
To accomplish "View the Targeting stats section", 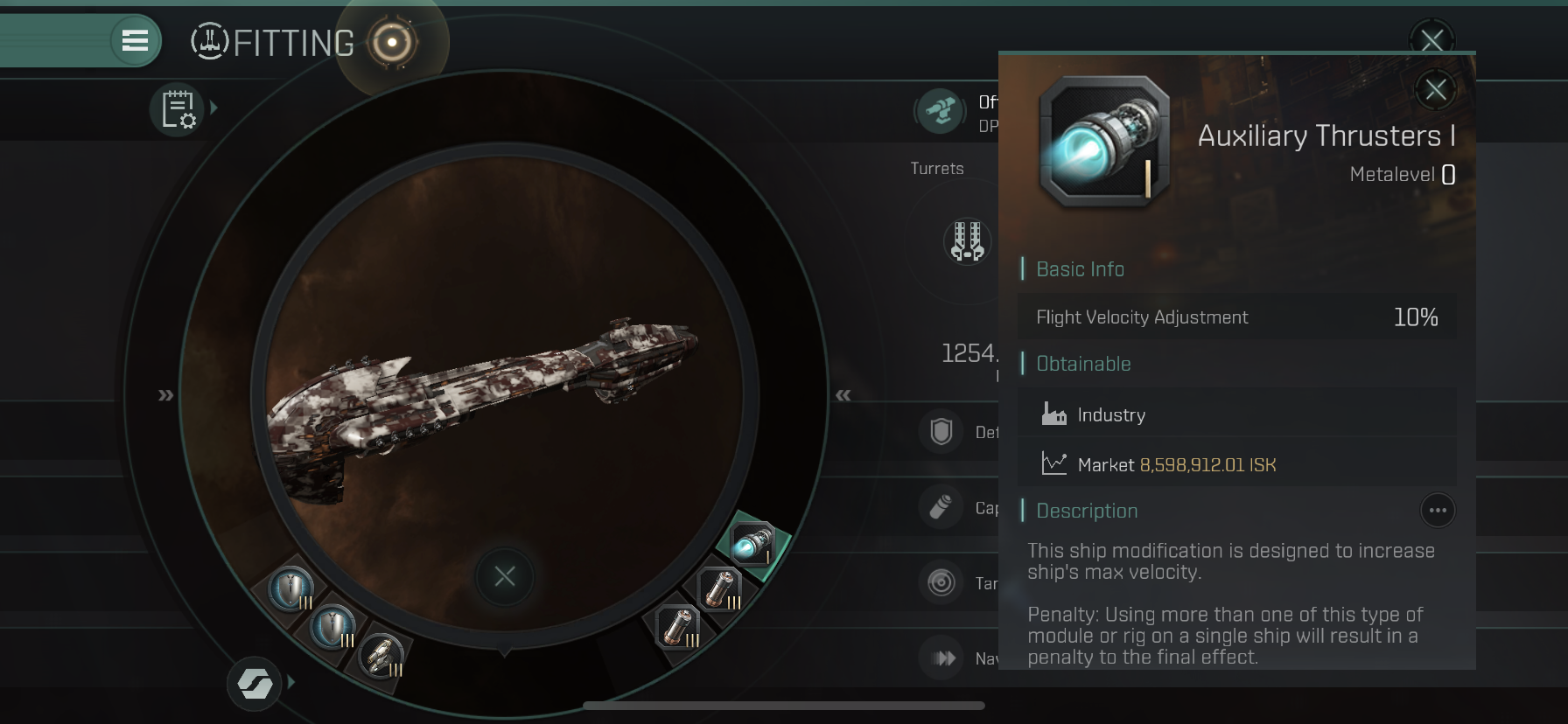I will click(x=941, y=582).
